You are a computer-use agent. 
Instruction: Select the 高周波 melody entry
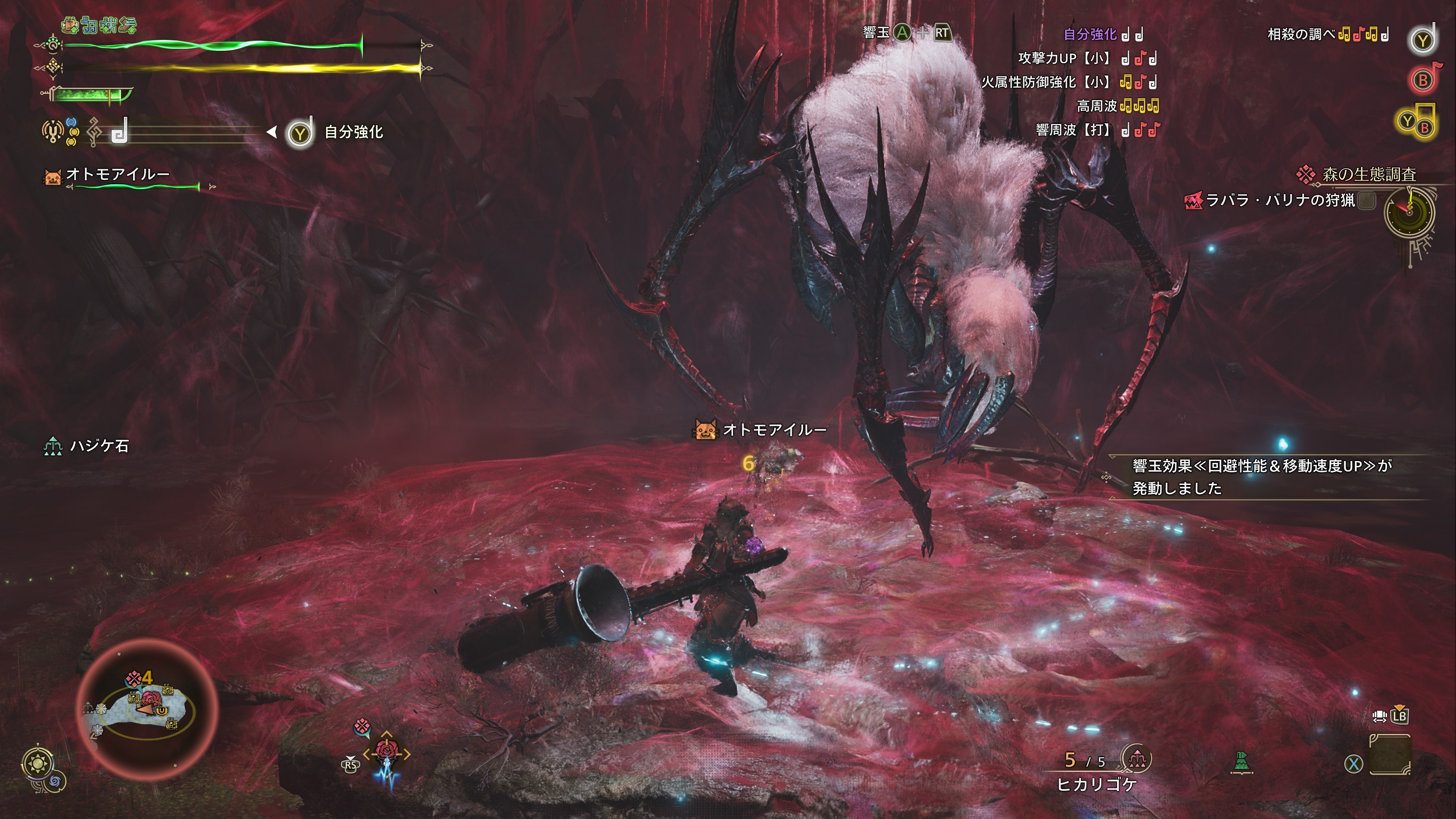click(x=1097, y=106)
